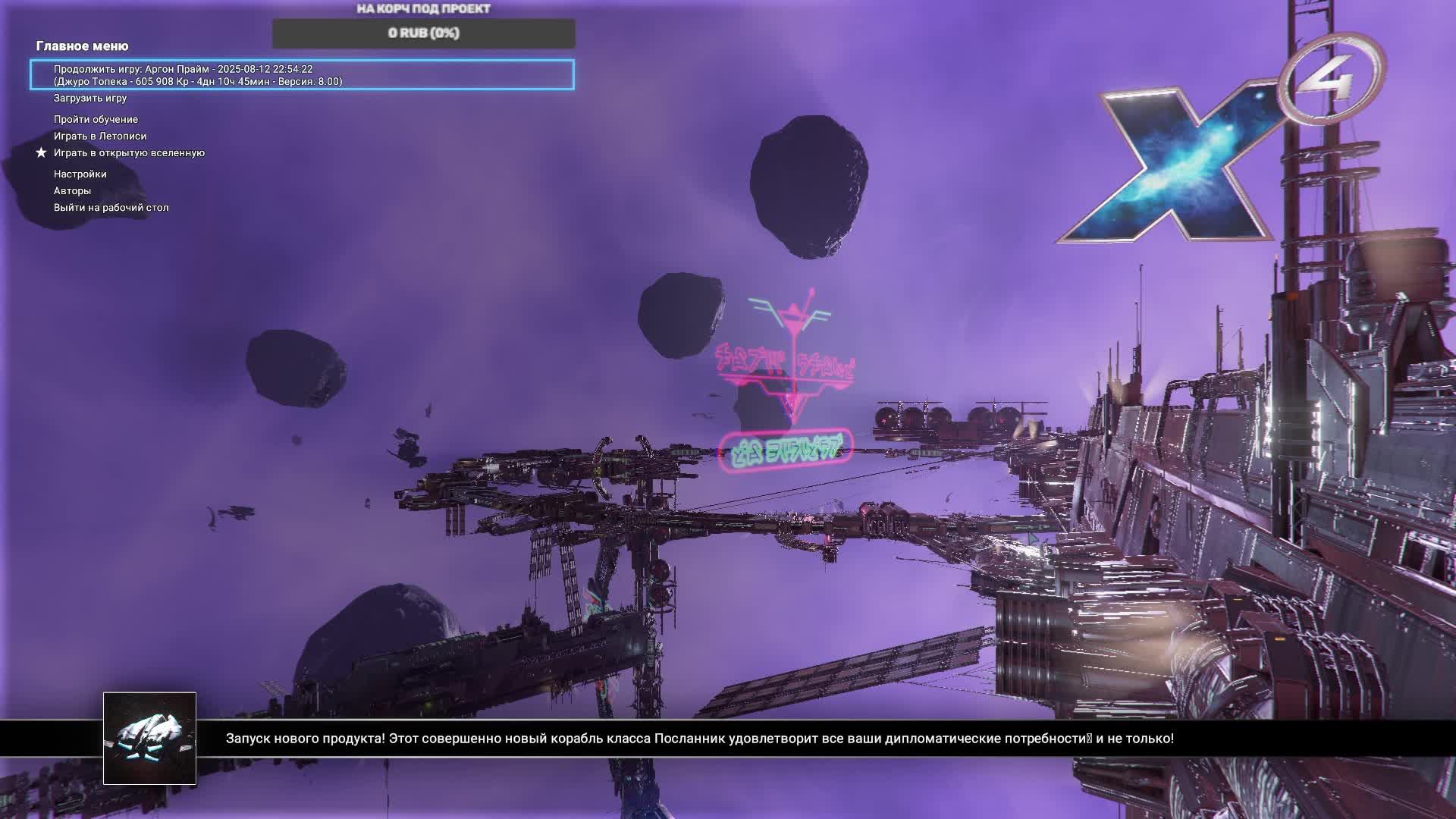Click the Посланник ship announcement banner text
The image size is (1456, 819).
coord(699,739)
